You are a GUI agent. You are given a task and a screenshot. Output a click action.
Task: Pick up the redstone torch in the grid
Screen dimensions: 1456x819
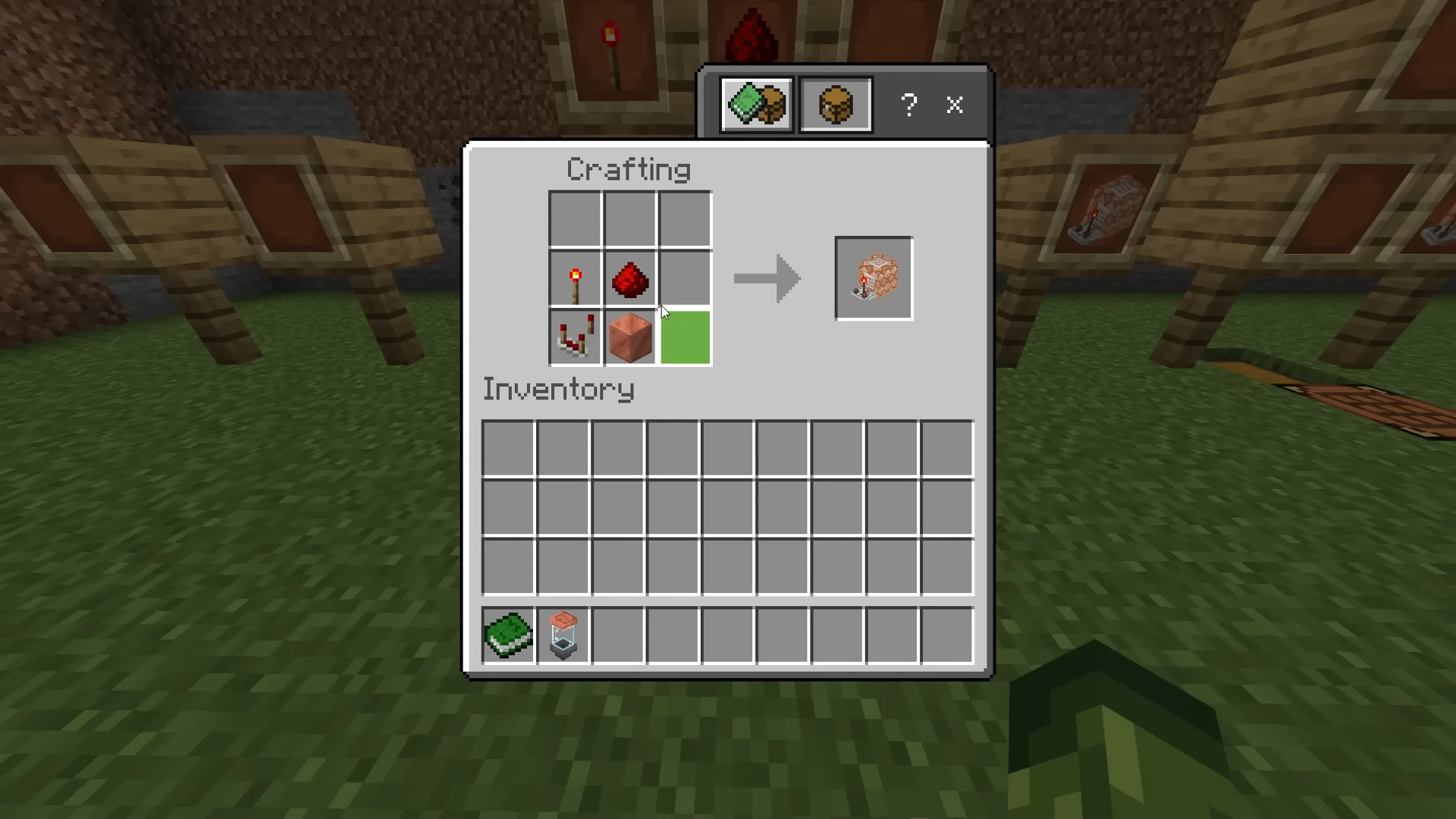[x=576, y=279]
